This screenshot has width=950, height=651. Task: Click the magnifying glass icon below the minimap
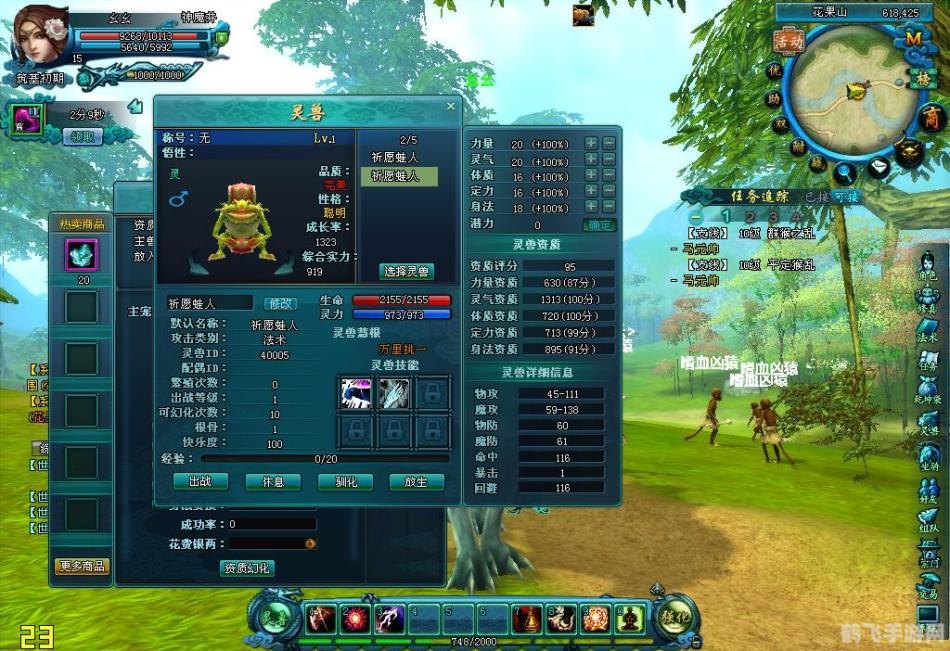pyautogui.click(x=846, y=172)
